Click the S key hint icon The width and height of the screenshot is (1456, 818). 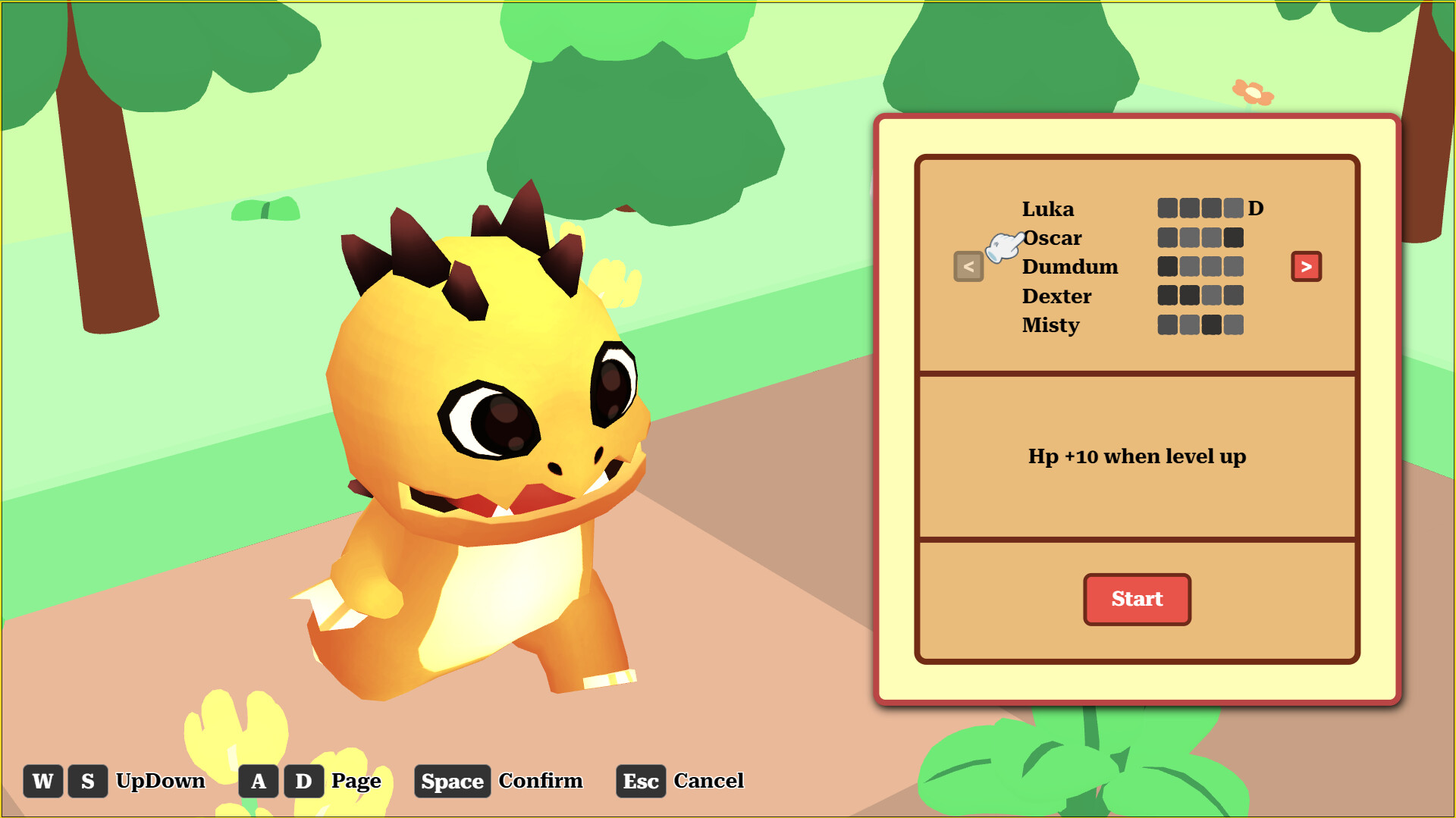pyautogui.click(x=87, y=781)
